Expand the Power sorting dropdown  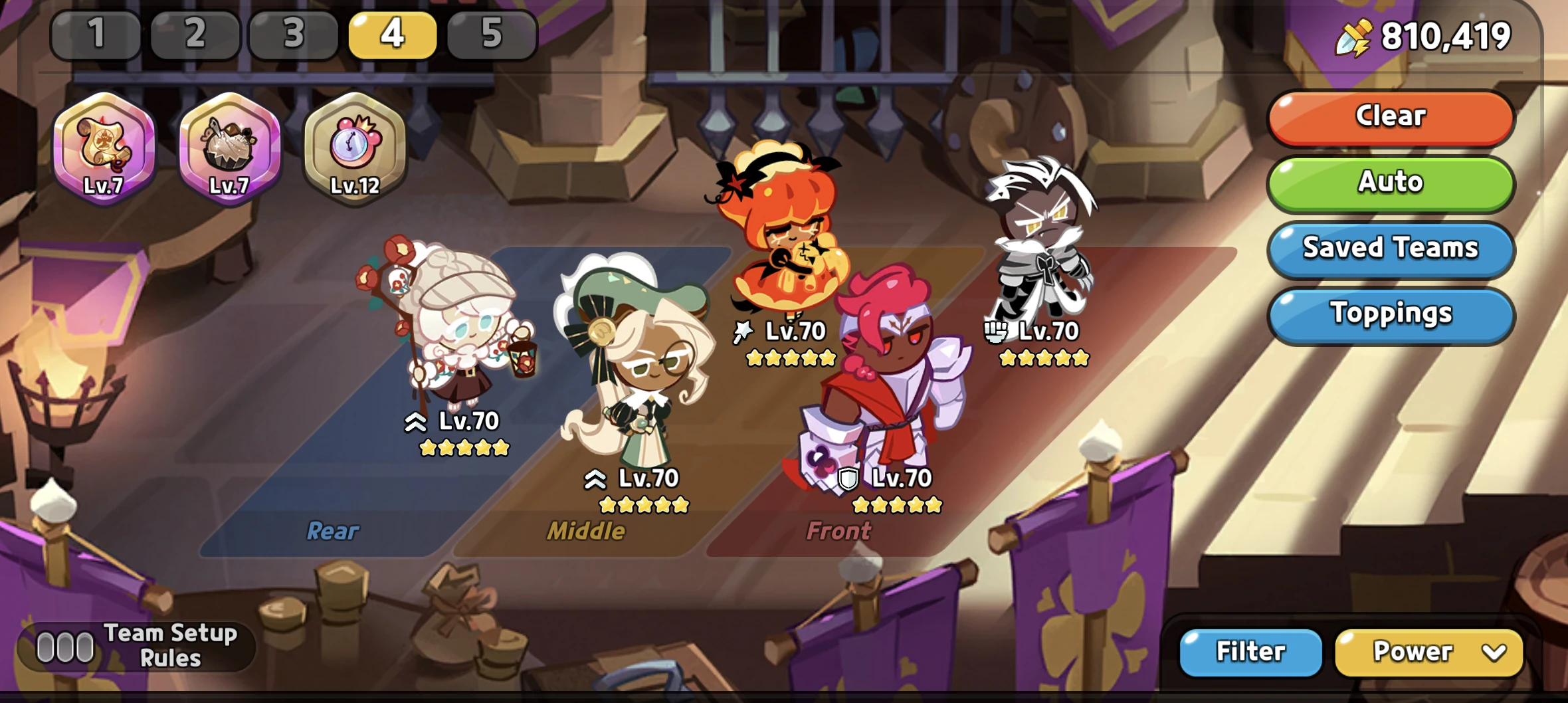pos(1428,652)
